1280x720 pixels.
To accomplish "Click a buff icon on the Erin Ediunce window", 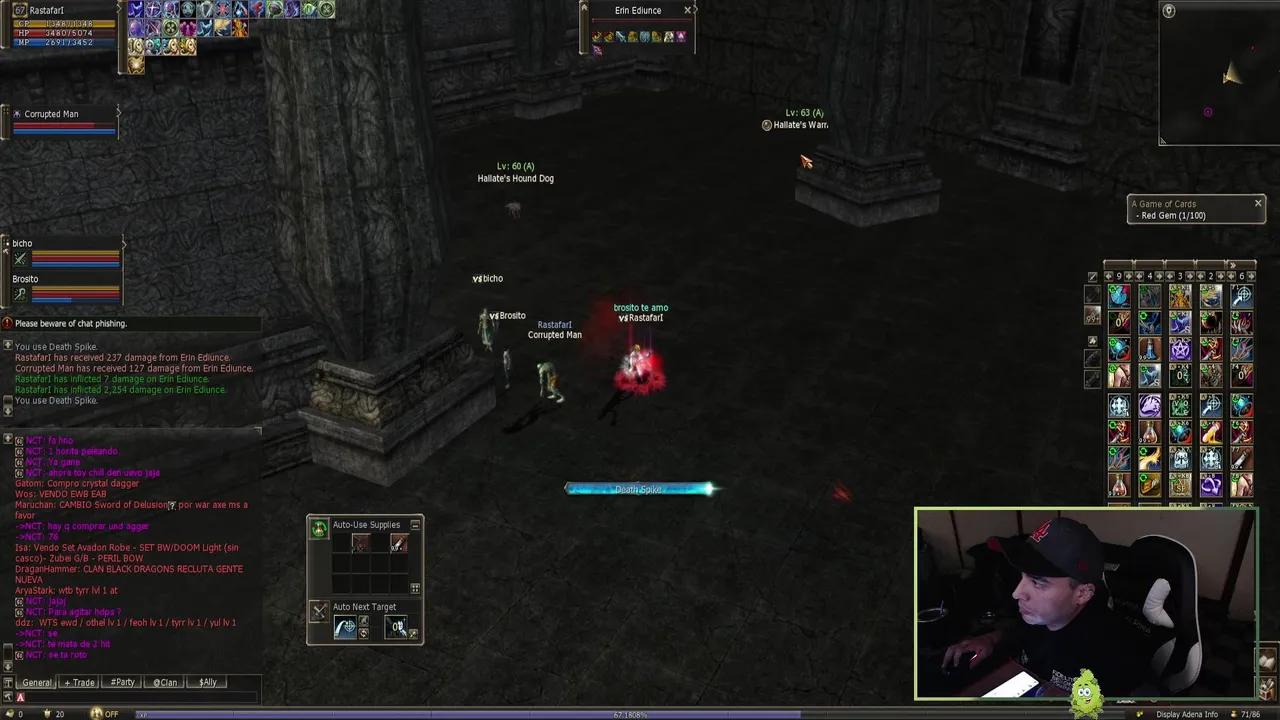I will 599,37.
